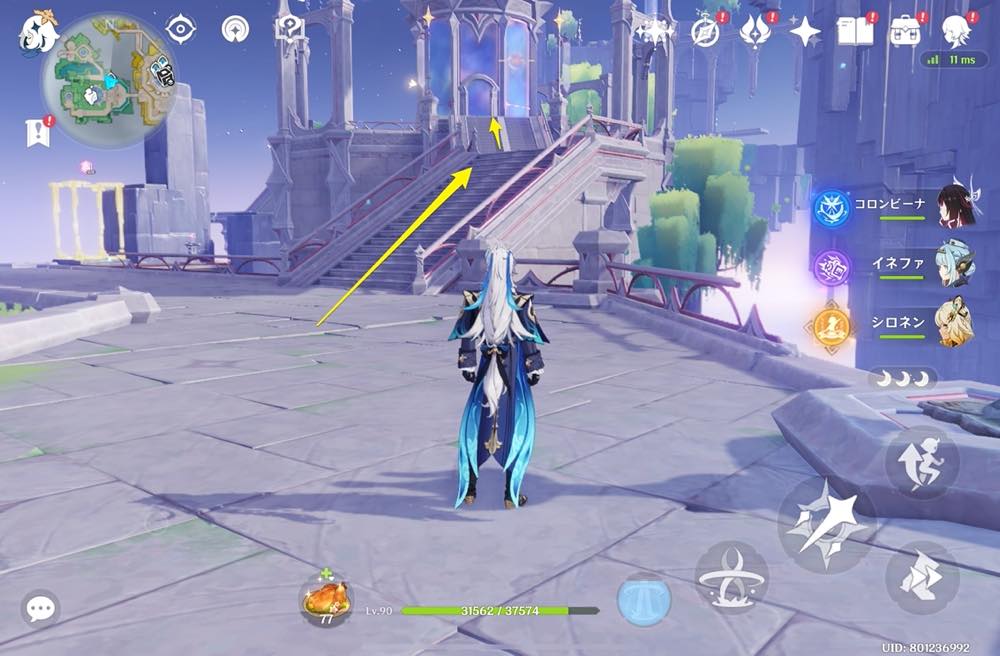Tap the normal attack button
The width and height of the screenshot is (1000, 656).
pos(826,523)
